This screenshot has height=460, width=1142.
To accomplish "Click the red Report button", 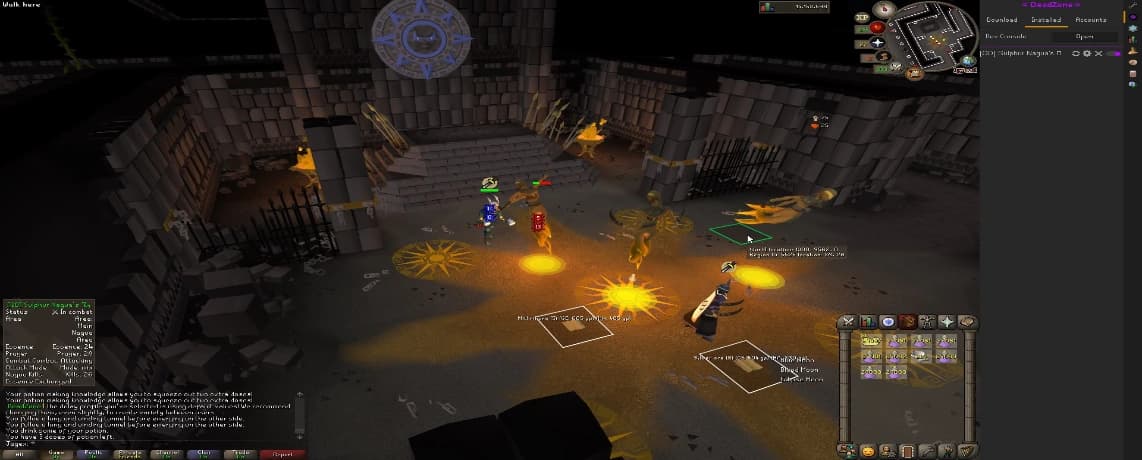I will (282, 453).
